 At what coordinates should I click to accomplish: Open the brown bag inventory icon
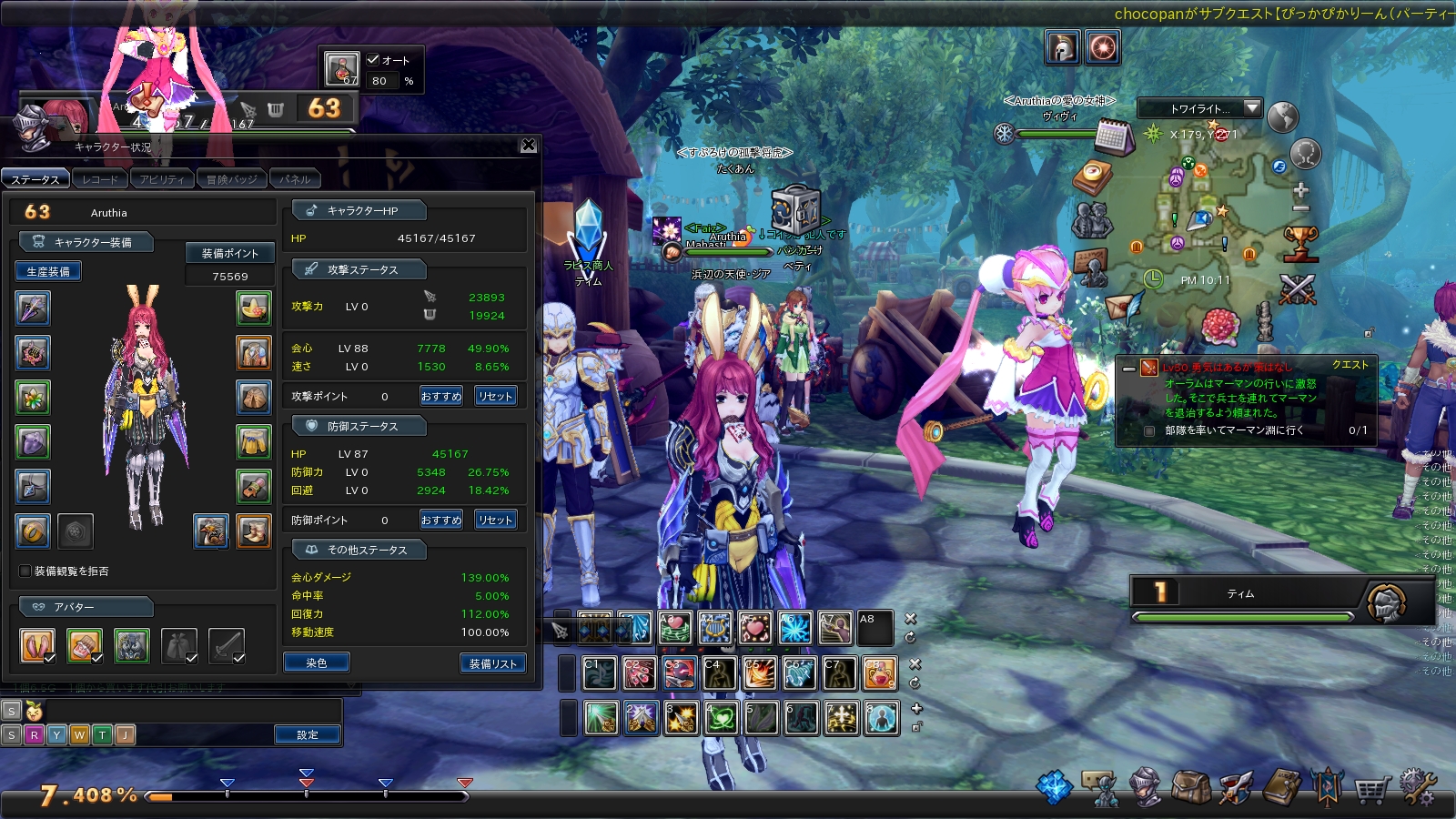click(1191, 788)
